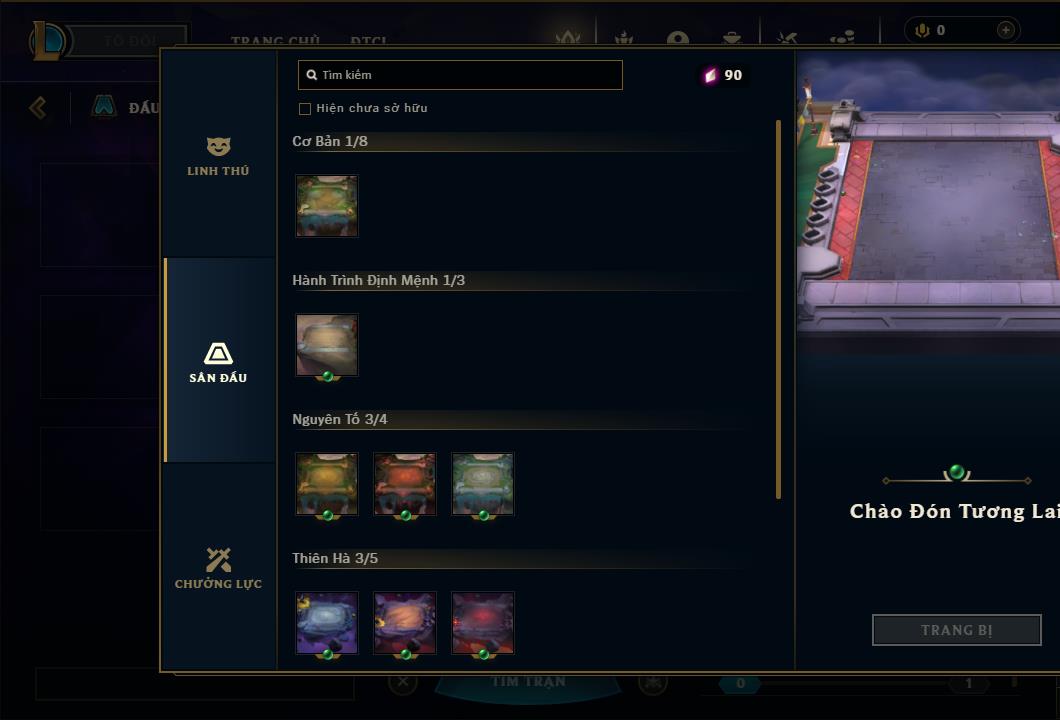Image resolution: width=1060 pixels, height=720 pixels.
Task: Select the teal-bordered Nguyên Tố arena
Action: point(483,484)
